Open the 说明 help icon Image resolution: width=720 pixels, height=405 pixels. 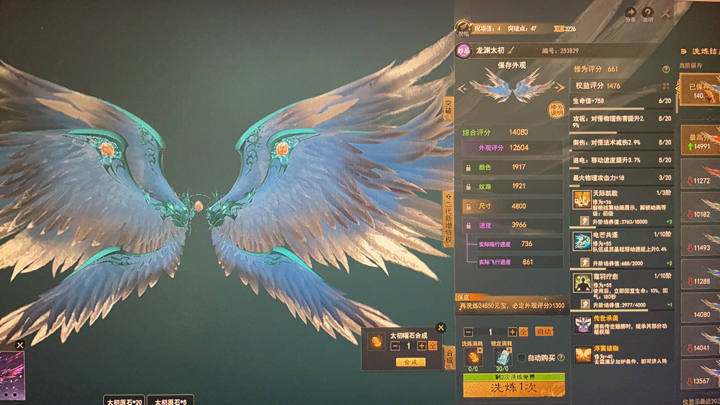click(x=648, y=14)
